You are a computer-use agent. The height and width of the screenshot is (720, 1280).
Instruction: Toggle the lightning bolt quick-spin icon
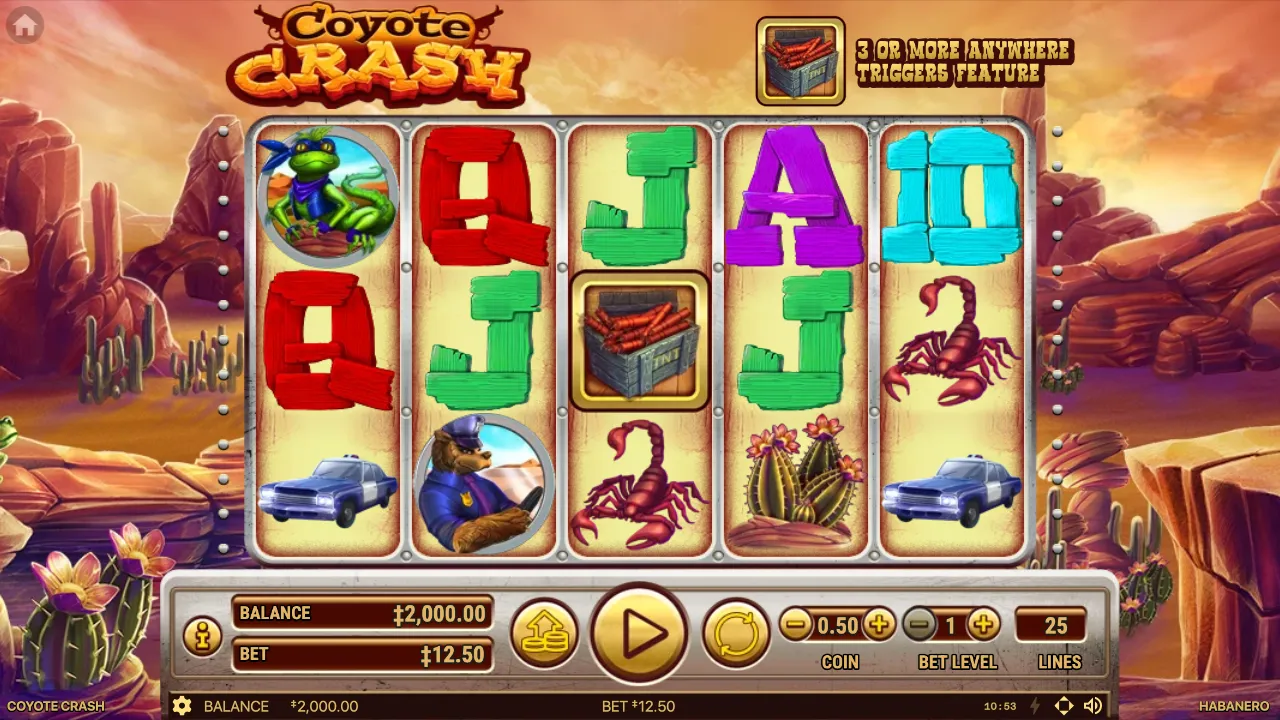[1036, 706]
